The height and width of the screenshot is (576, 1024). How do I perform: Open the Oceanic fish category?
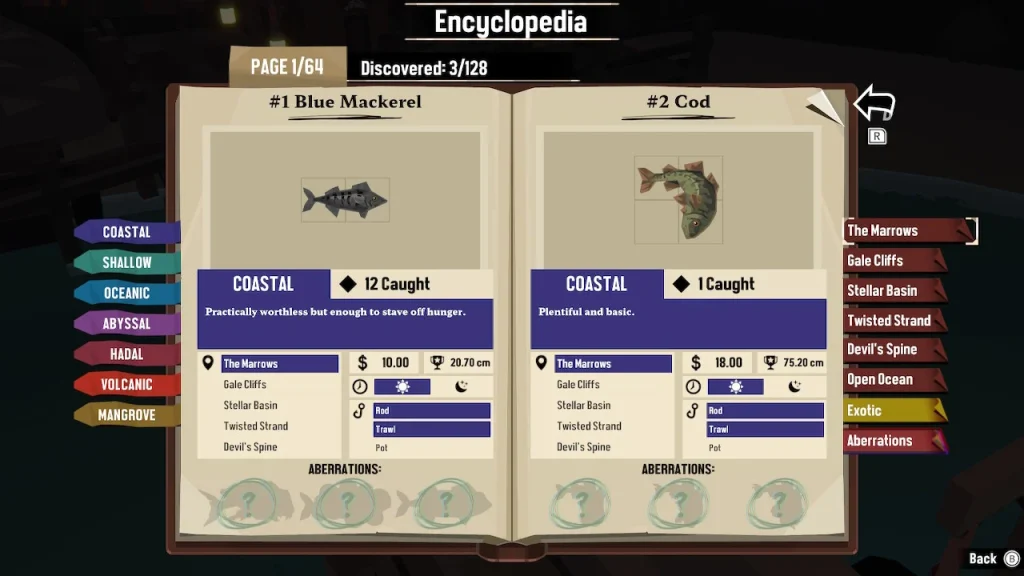coord(127,293)
